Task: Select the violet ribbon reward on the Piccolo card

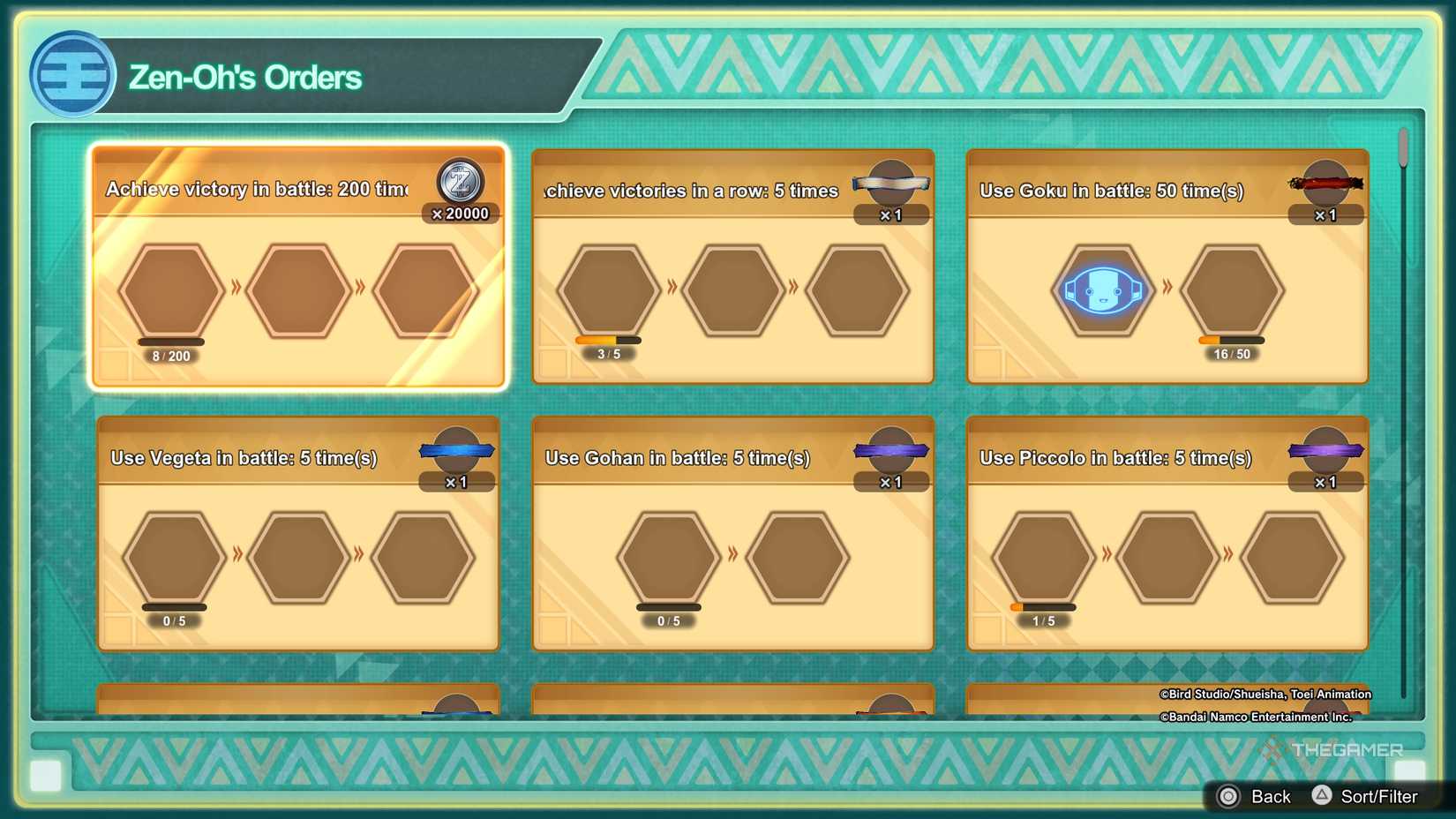Action: (x=1327, y=451)
